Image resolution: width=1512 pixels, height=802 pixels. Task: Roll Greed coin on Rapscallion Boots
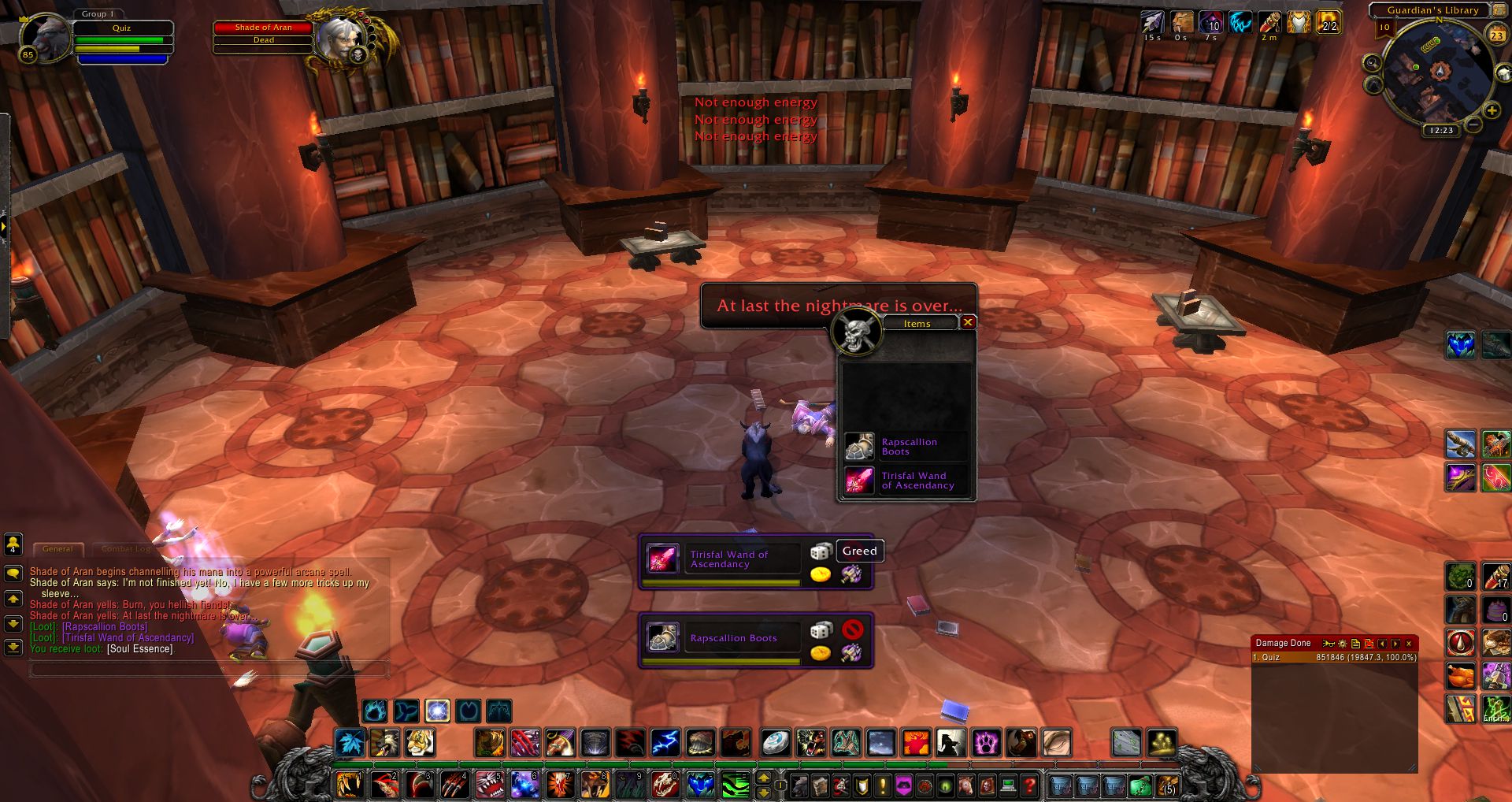point(821,652)
